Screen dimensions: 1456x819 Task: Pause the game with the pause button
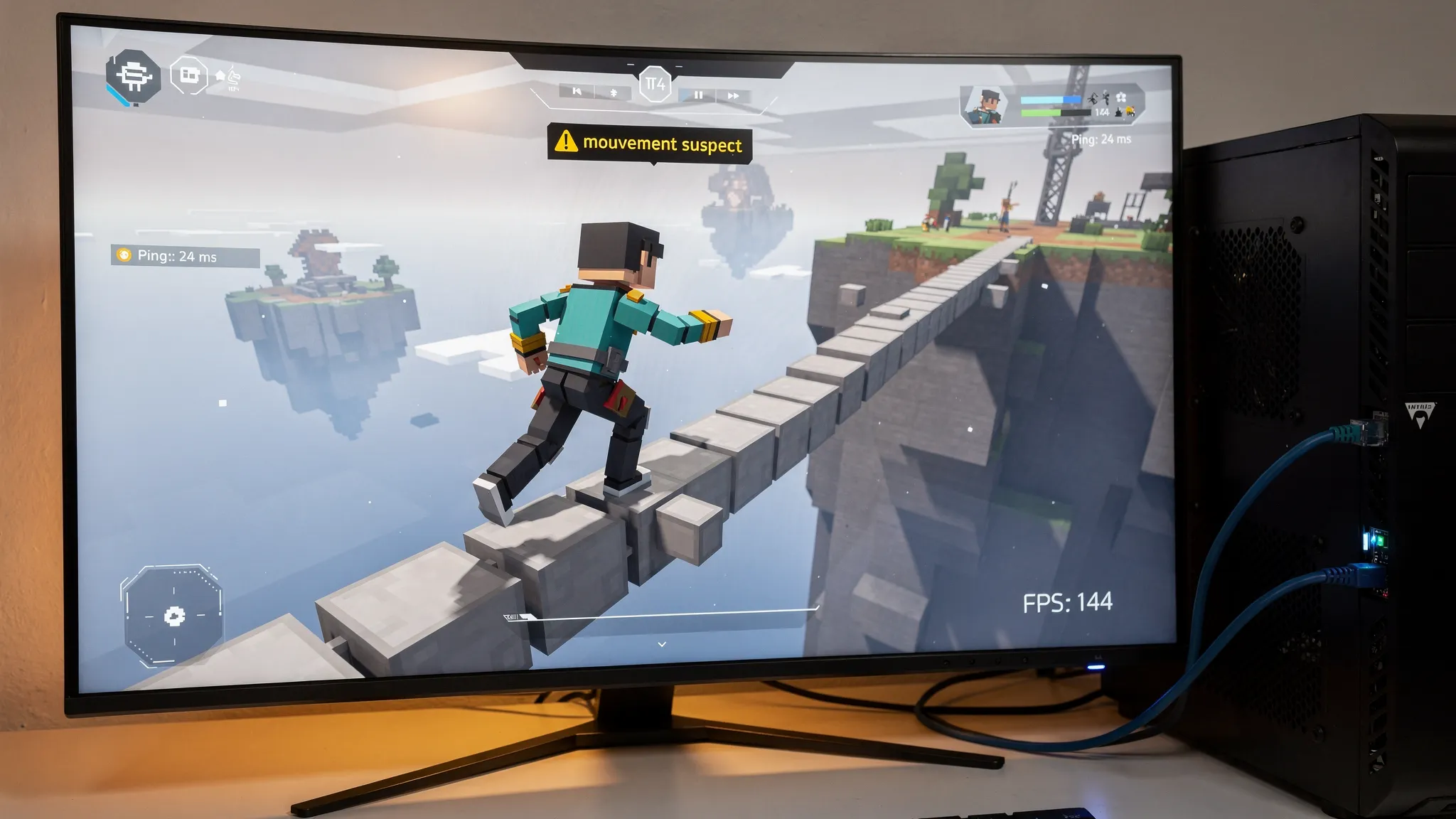698,95
